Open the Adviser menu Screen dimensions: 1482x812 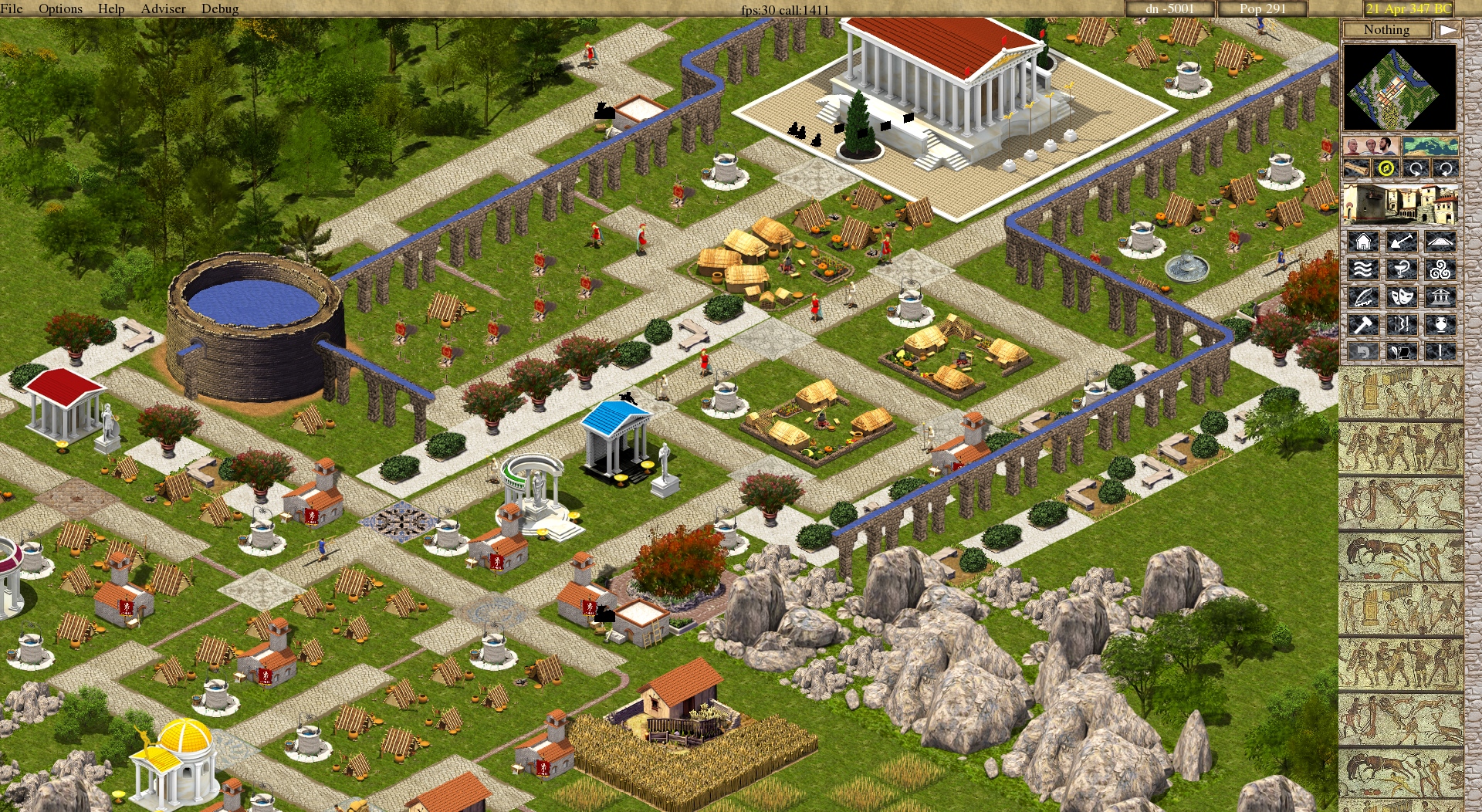[x=162, y=8]
